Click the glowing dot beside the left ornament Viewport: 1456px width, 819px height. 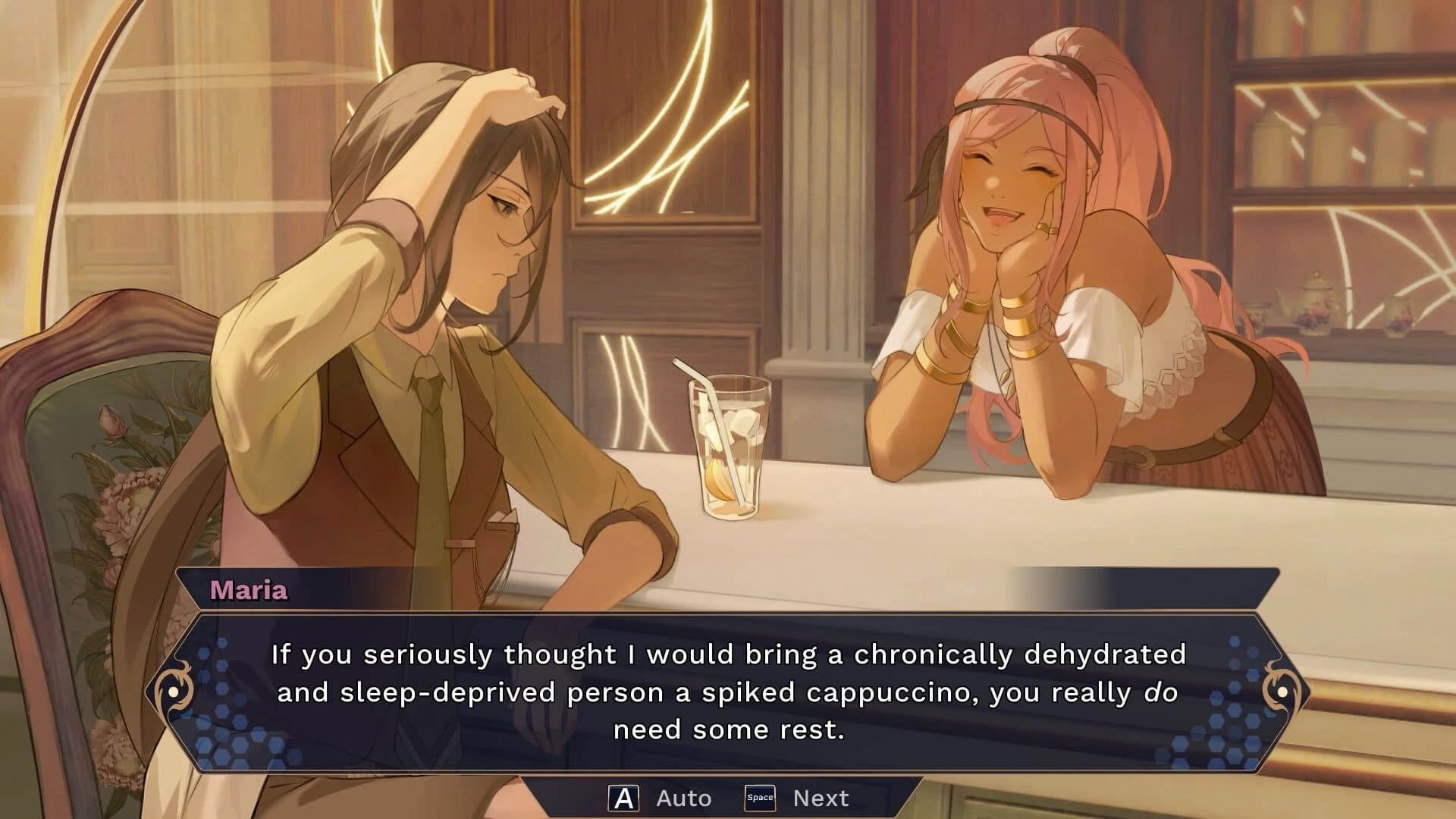173,692
